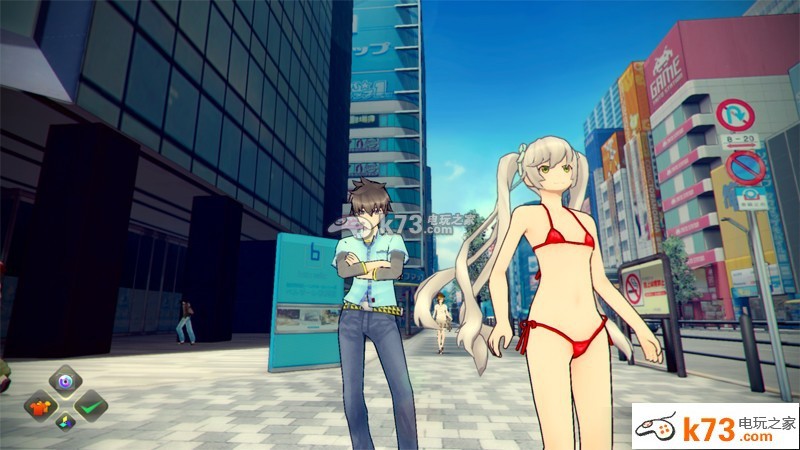
Task: Confirm with the green checkmark icon
Action: (91, 405)
